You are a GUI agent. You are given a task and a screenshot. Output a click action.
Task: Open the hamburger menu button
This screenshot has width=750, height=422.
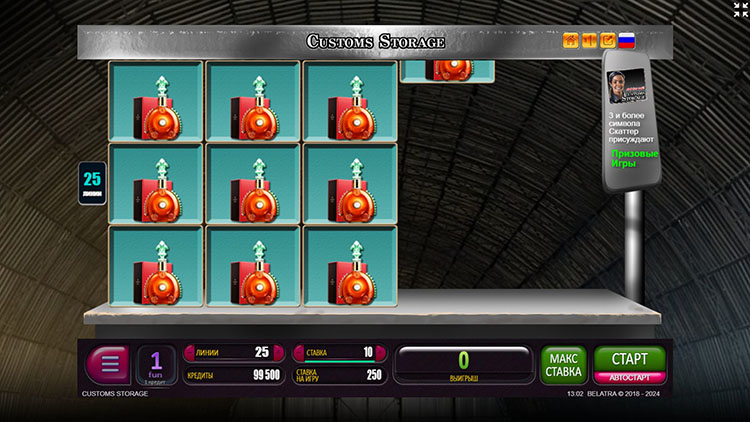click(x=108, y=363)
